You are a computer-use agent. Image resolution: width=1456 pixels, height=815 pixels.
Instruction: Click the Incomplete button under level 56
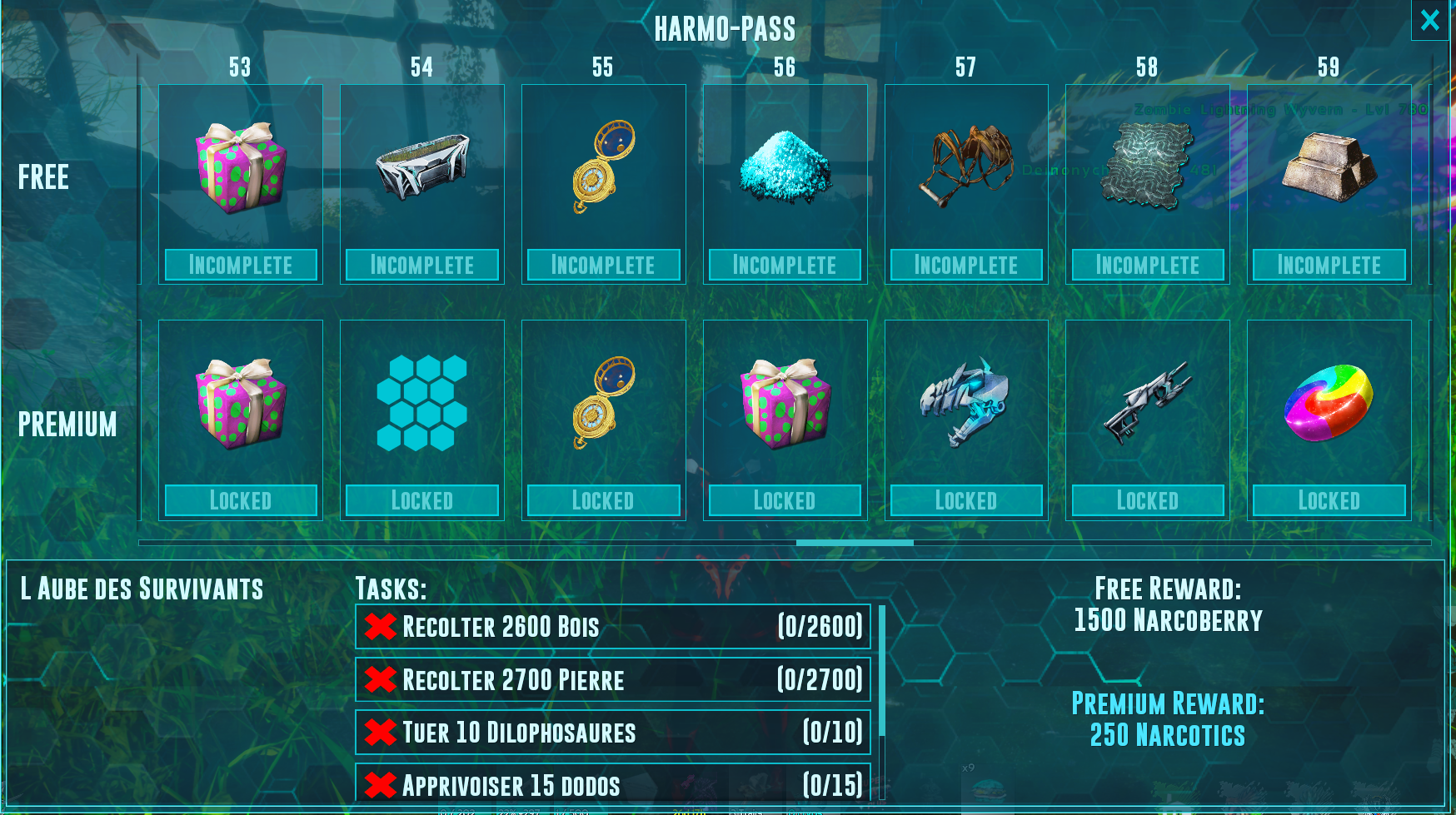click(x=785, y=265)
